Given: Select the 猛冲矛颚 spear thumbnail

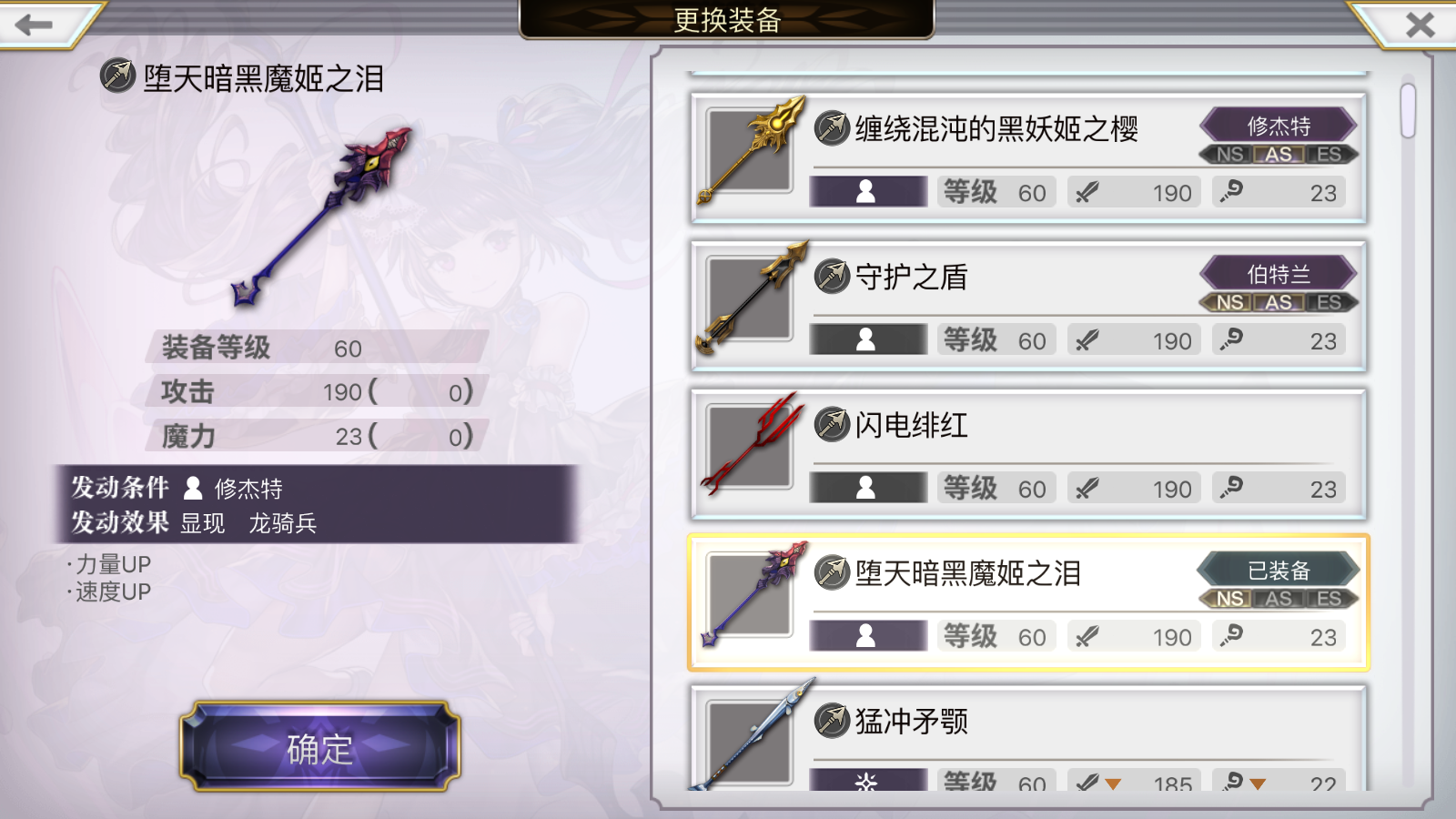Looking at the screenshot, I should point(749,740).
